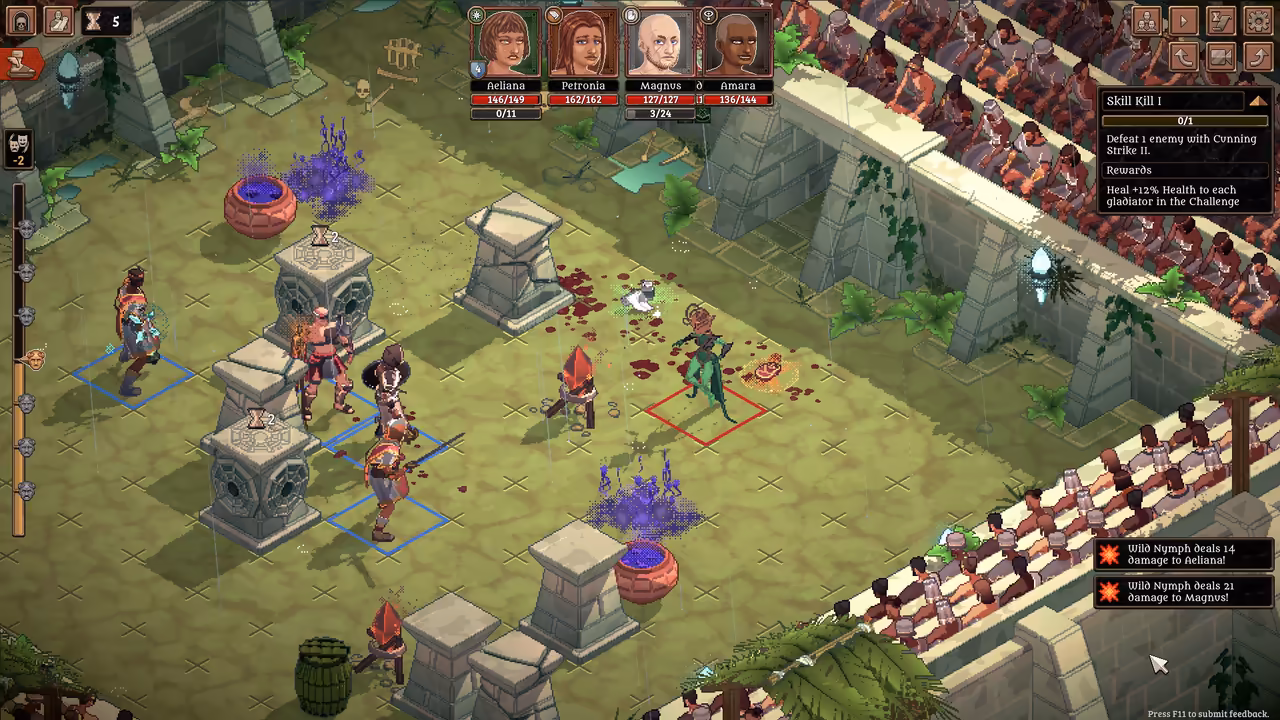The image size is (1280, 720).
Task: Click the undo arrow button
Action: 1184,57
